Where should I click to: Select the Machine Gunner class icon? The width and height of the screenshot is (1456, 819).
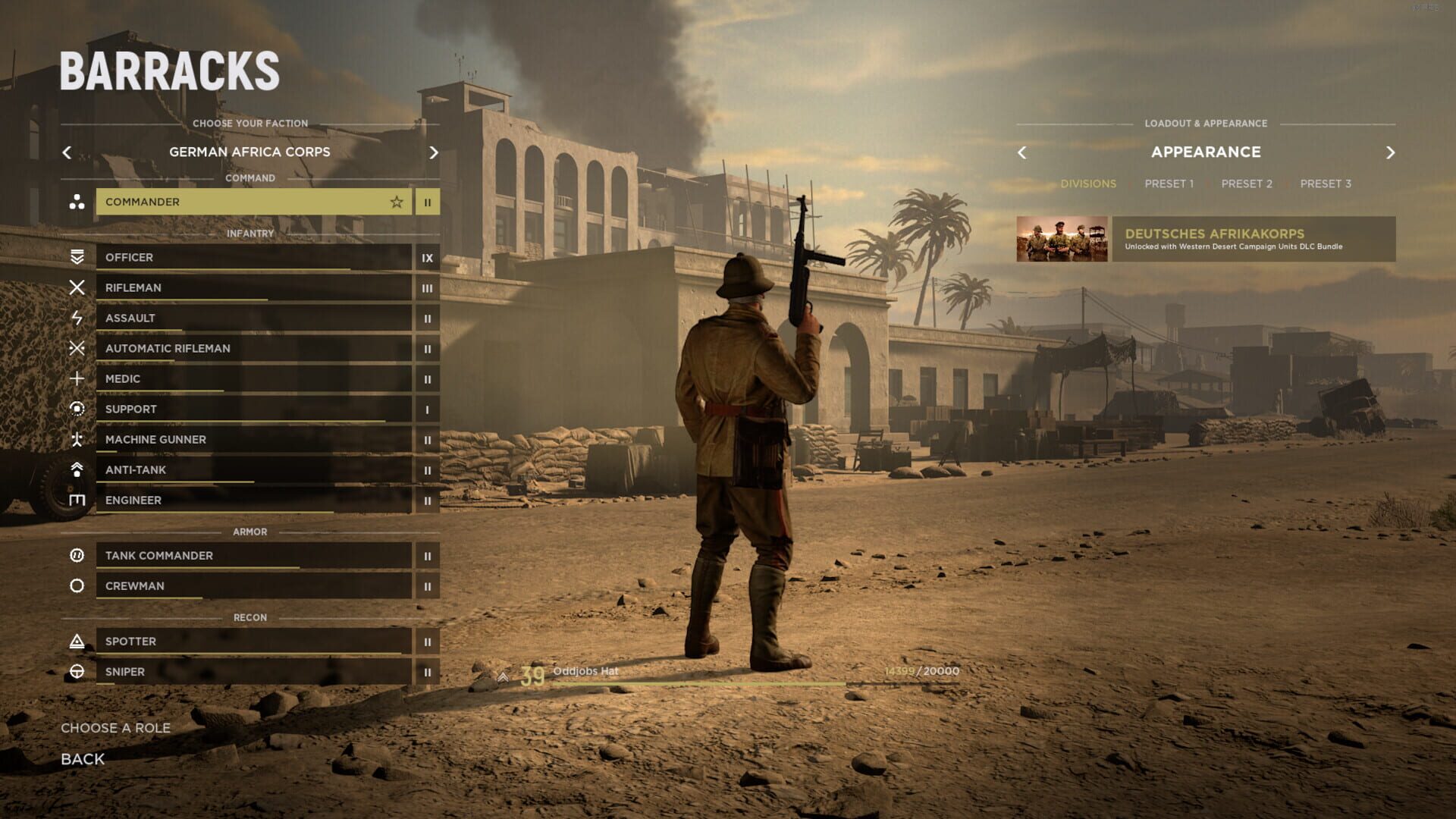coord(77,439)
